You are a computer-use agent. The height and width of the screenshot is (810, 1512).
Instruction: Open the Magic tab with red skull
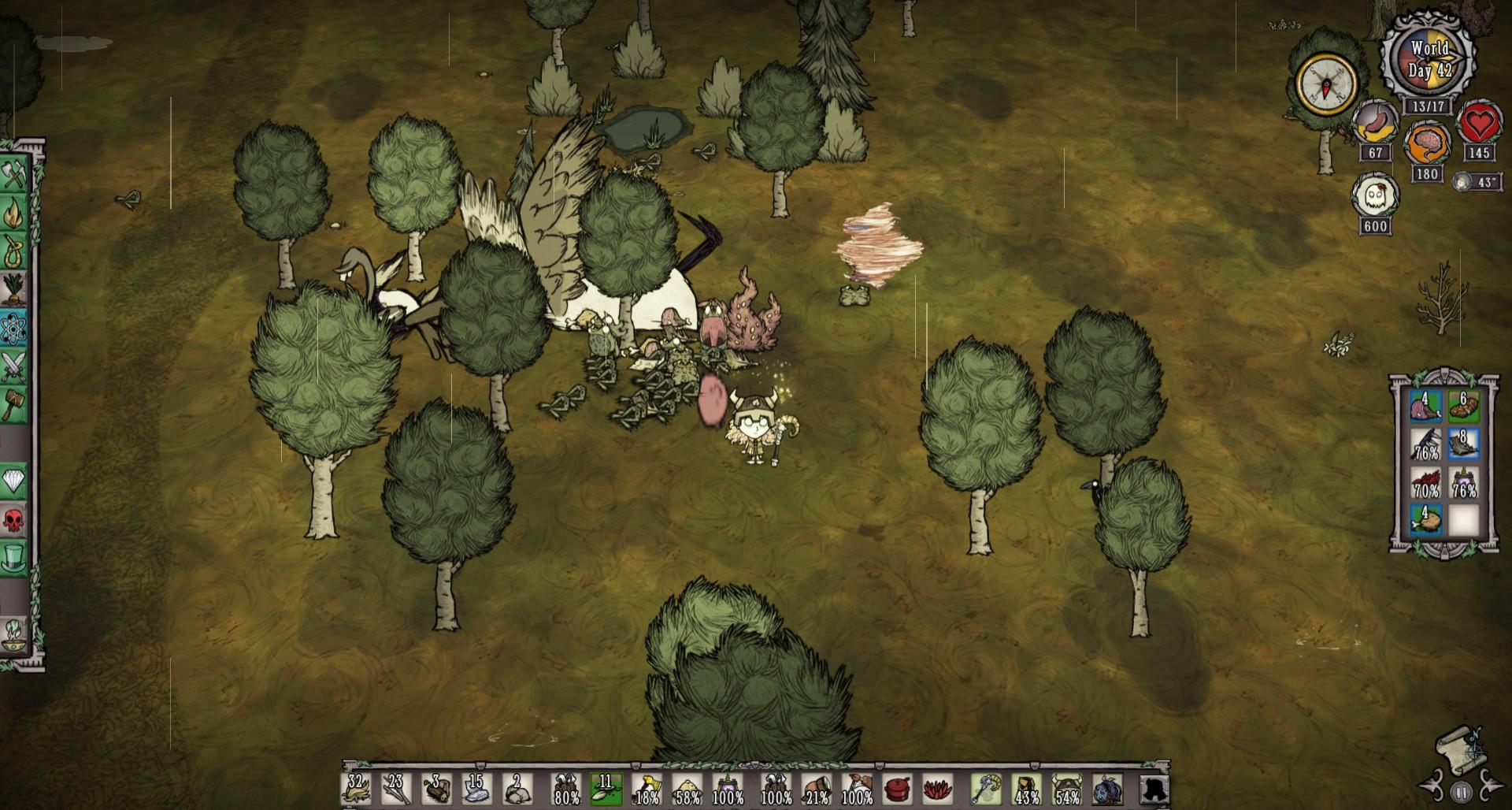[x=13, y=519]
